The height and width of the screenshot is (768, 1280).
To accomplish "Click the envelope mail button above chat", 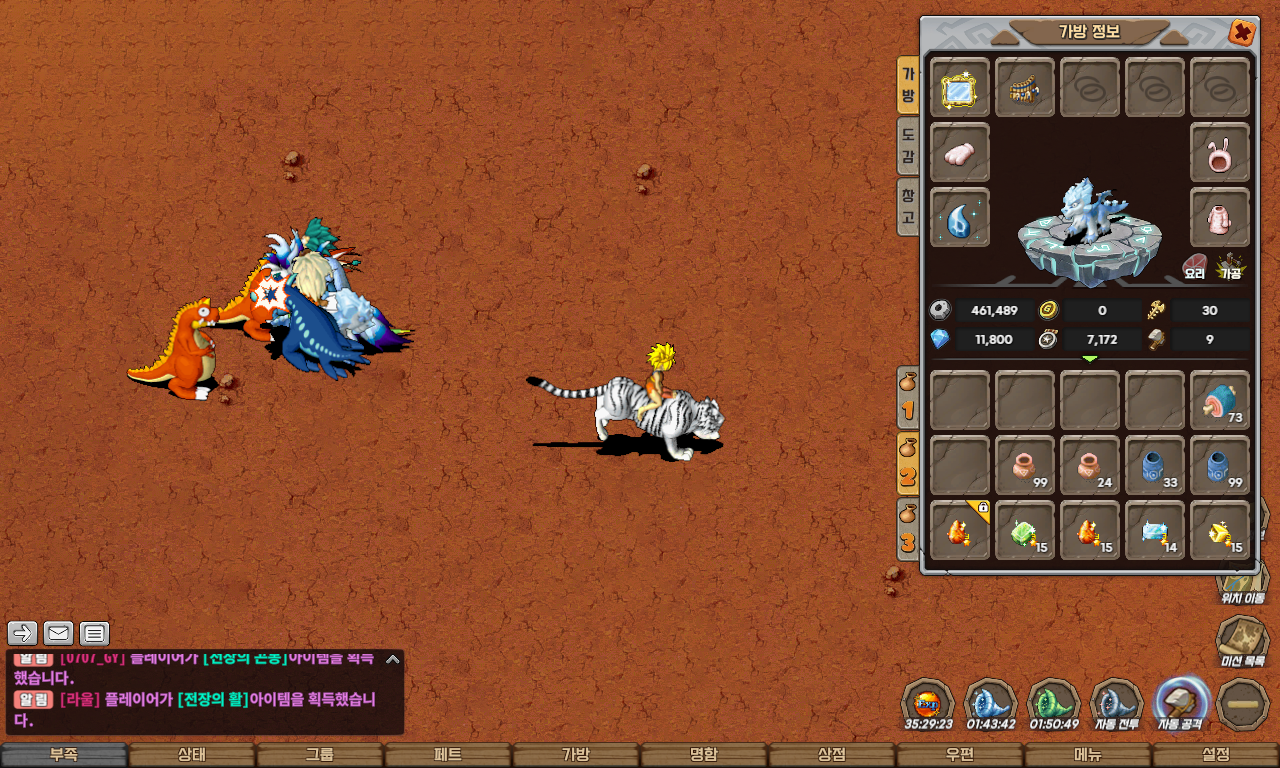I will point(58,633).
